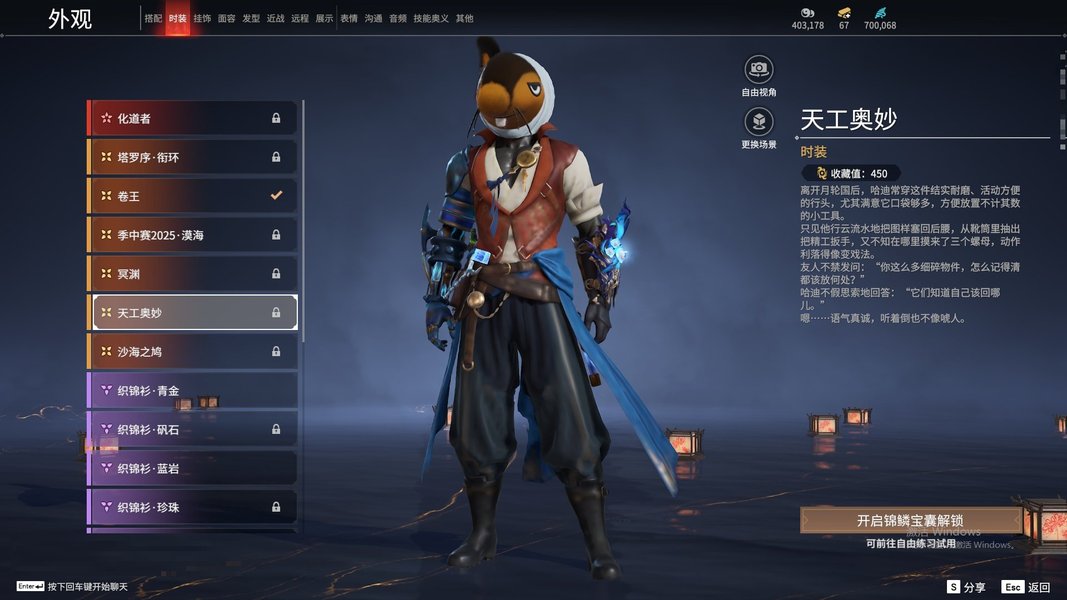This screenshot has height=600, width=1067.
Task: Open the 发型 hairstyle tab
Action: click(251, 18)
